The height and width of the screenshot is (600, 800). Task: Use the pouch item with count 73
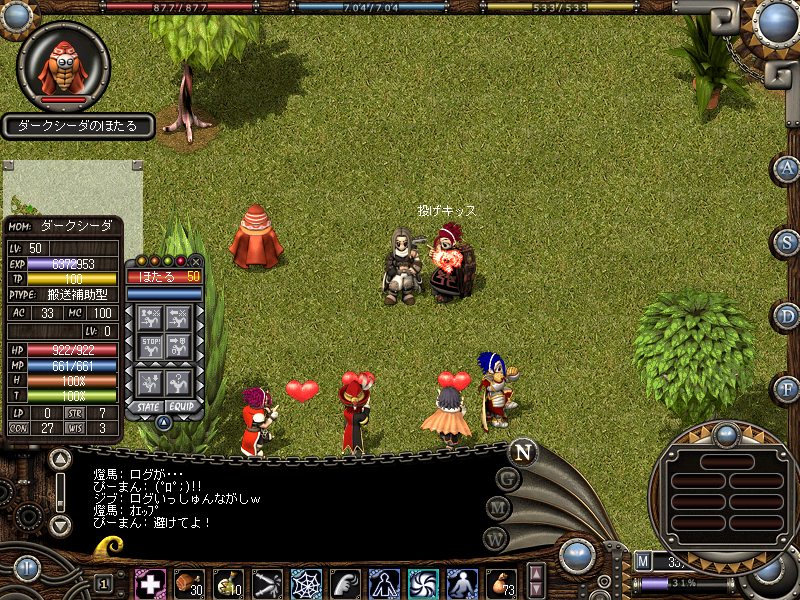(x=499, y=582)
